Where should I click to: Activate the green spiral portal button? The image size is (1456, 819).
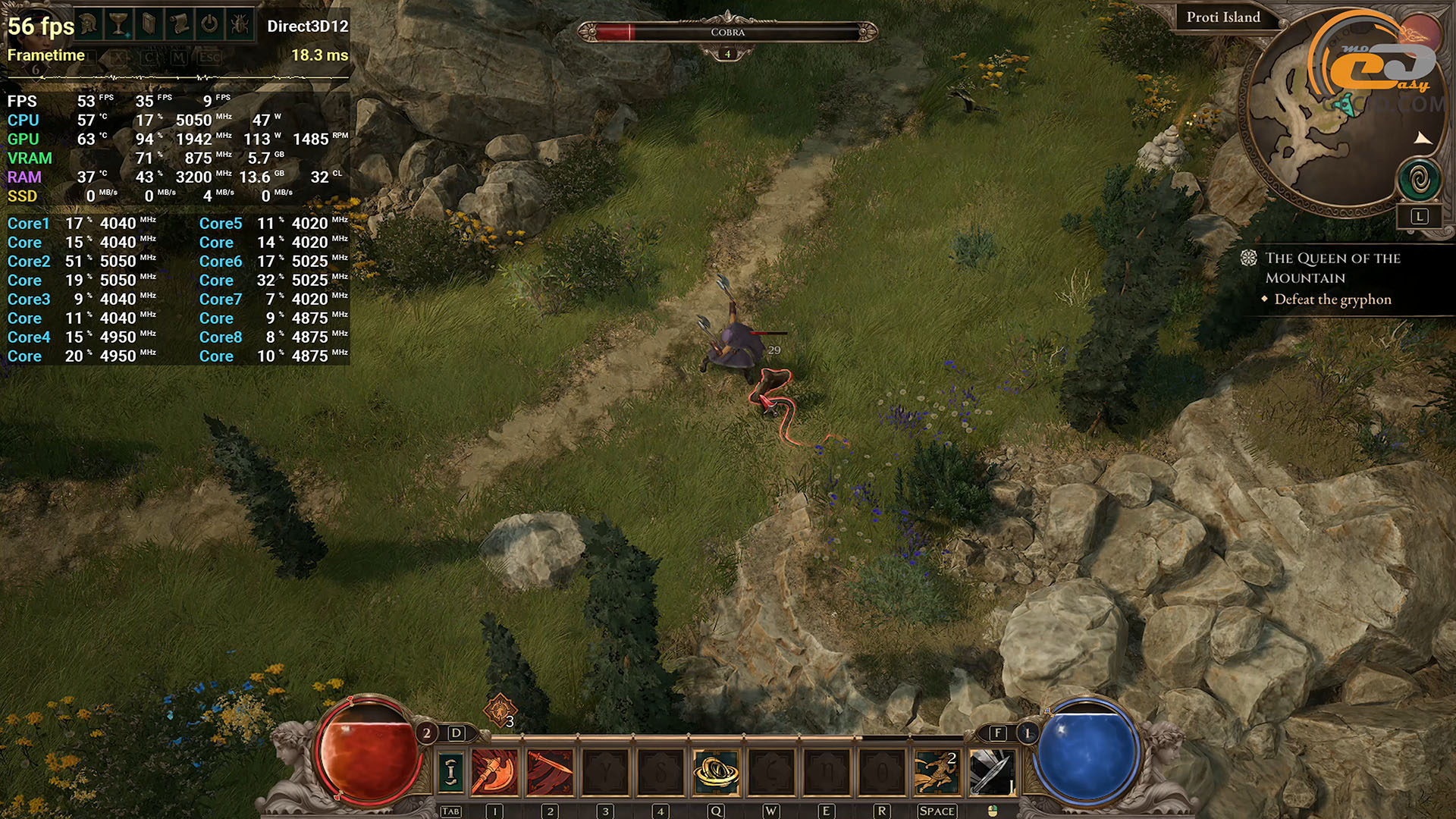click(x=1419, y=180)
